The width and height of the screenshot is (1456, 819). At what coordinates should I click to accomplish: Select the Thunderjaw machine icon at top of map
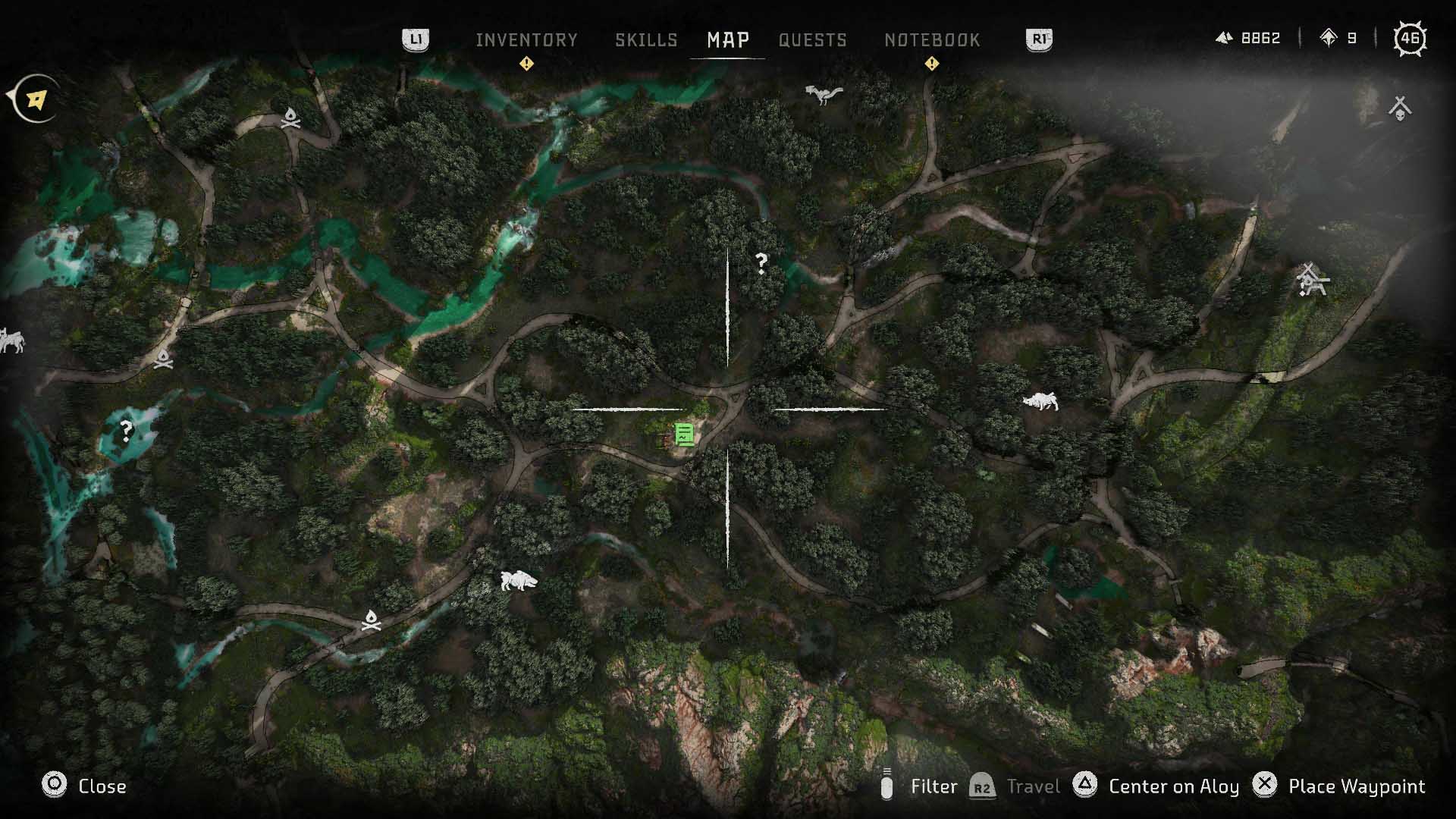tap(824, 93)
